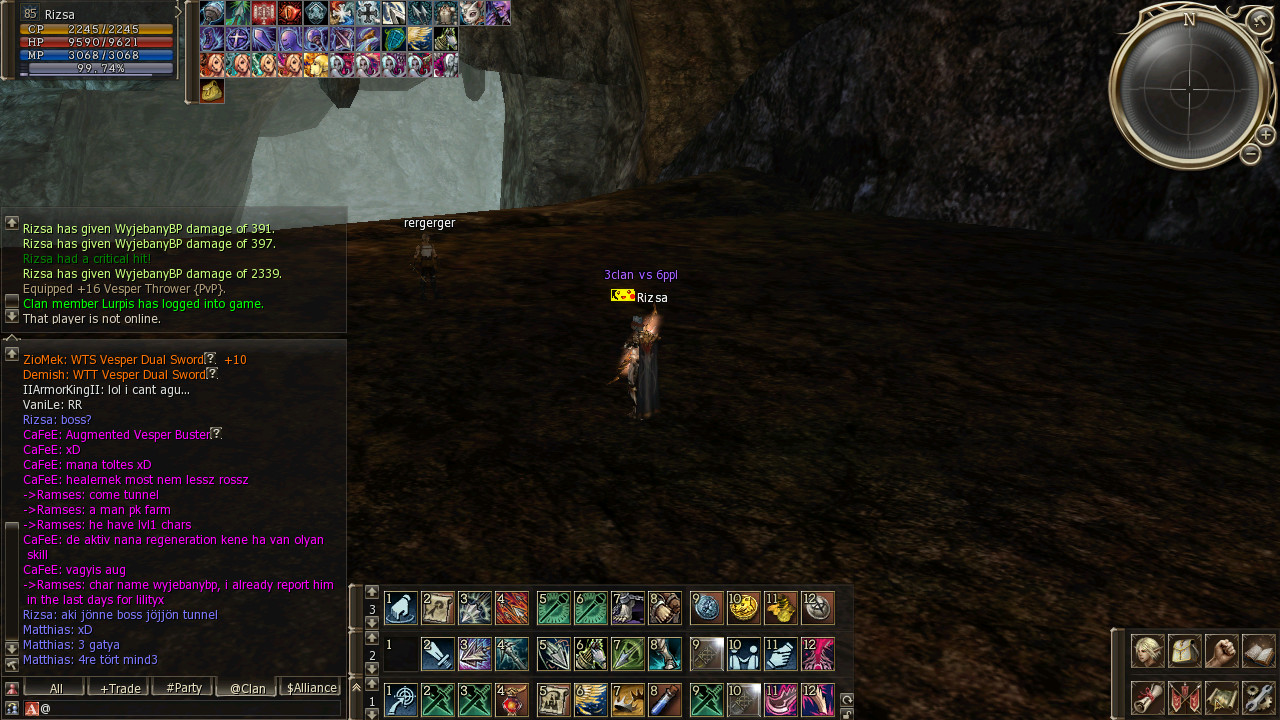
Task: Switch to the All chat tab
Action: point(54,688)
